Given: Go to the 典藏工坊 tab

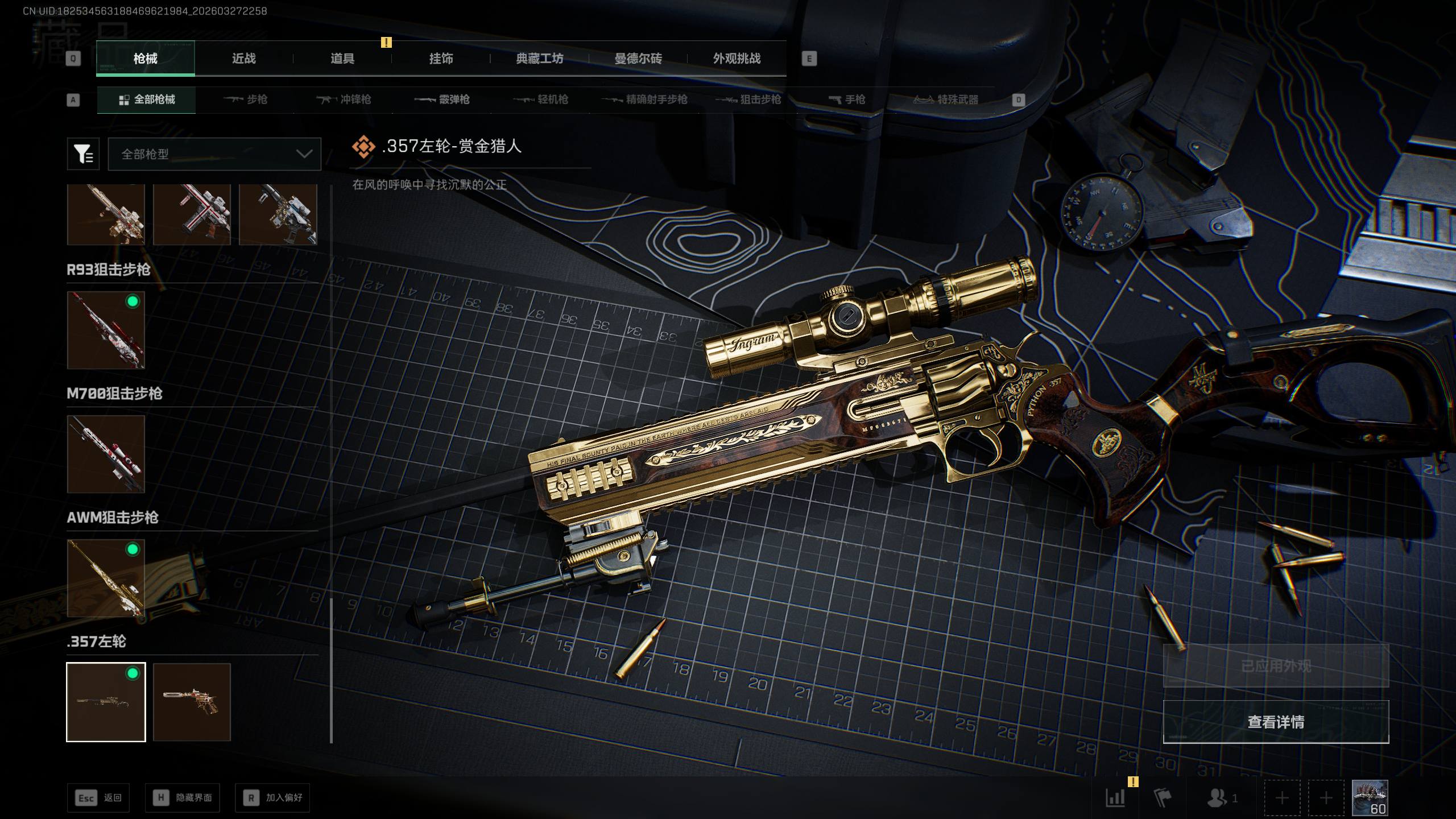Looking at the screenshot, I should tap(539, 59).
